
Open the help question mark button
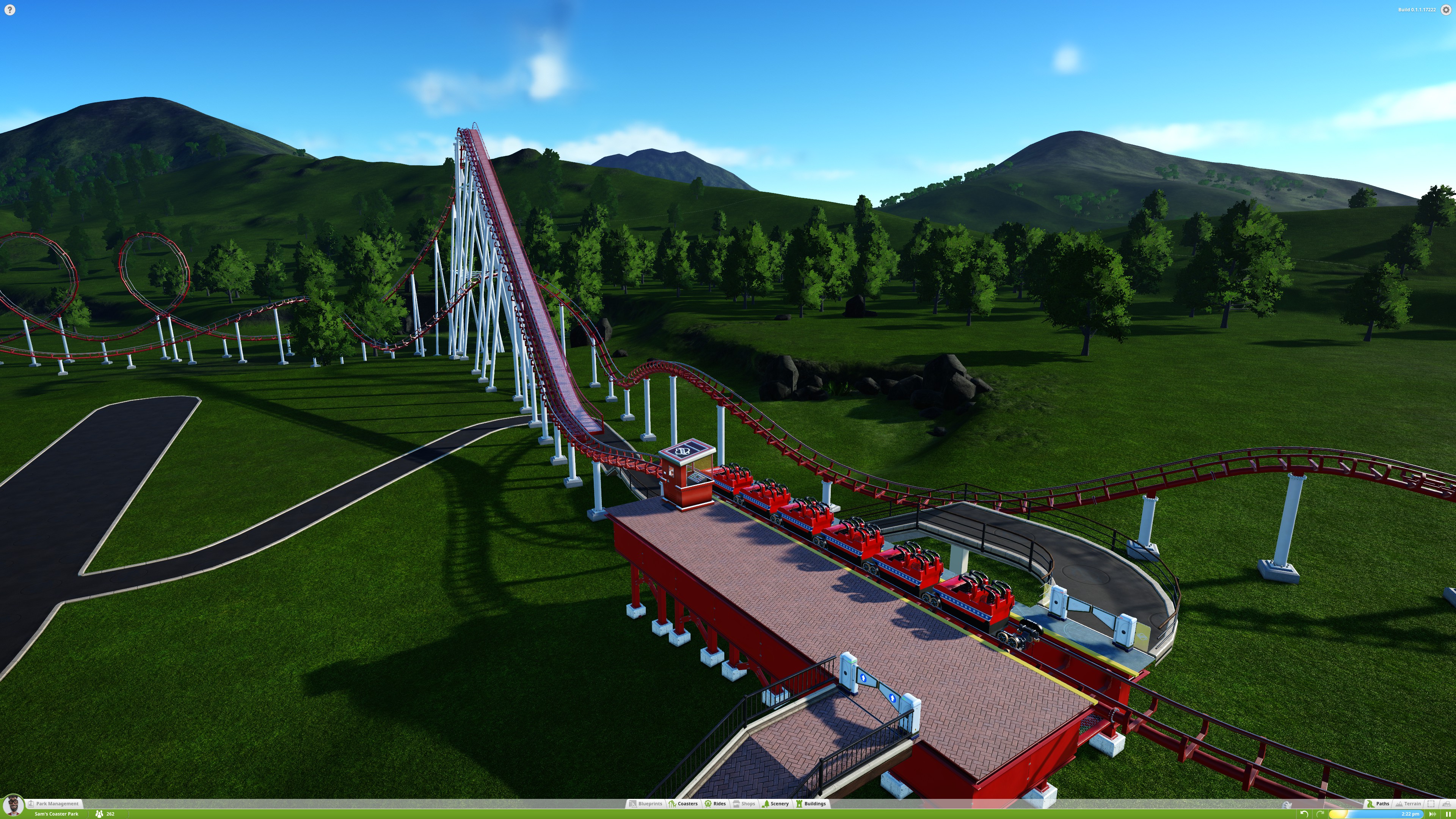coord(9,9)
